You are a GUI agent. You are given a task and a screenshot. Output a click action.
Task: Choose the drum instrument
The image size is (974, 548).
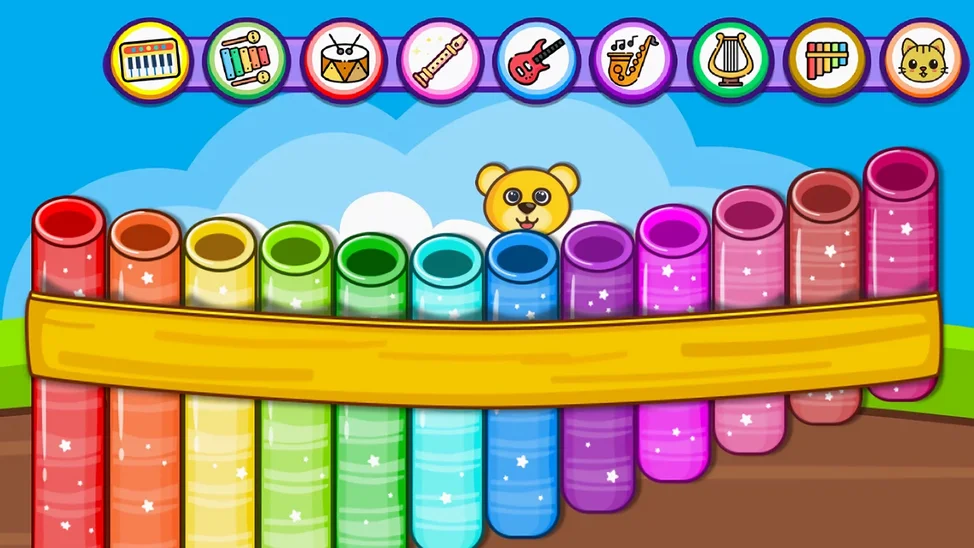click(x=343, y=60)
